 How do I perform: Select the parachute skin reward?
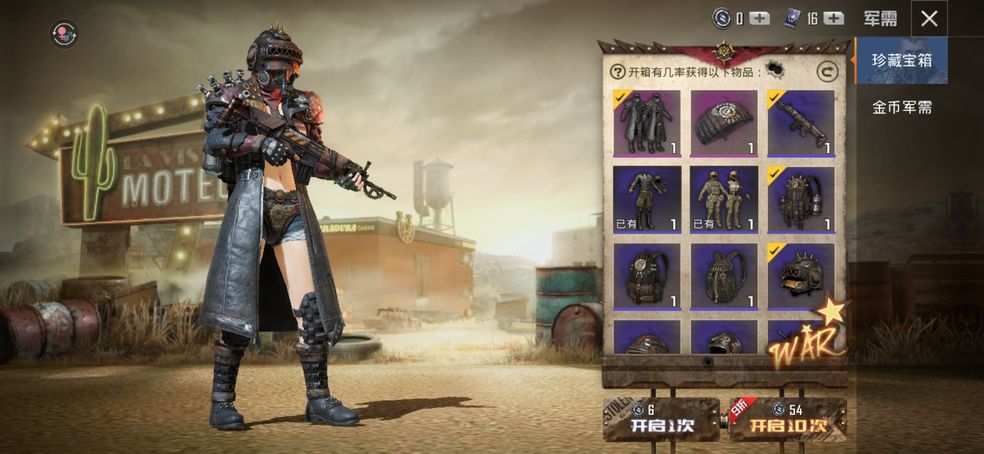pyautogui.click(x=724, y=124)
